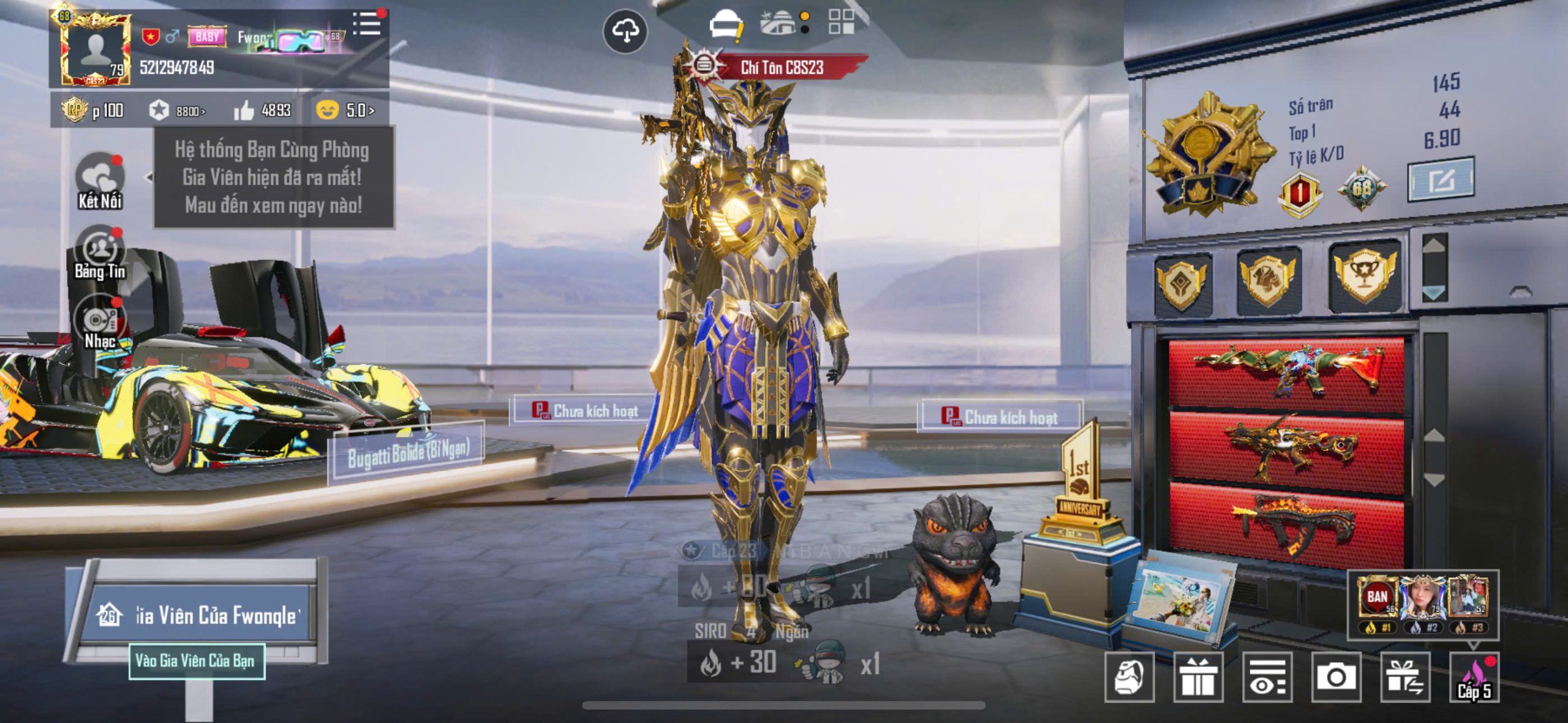Open the gift exchange icon with arrows
This screenshot has width=1568, height=723.
coord(1405,677)
